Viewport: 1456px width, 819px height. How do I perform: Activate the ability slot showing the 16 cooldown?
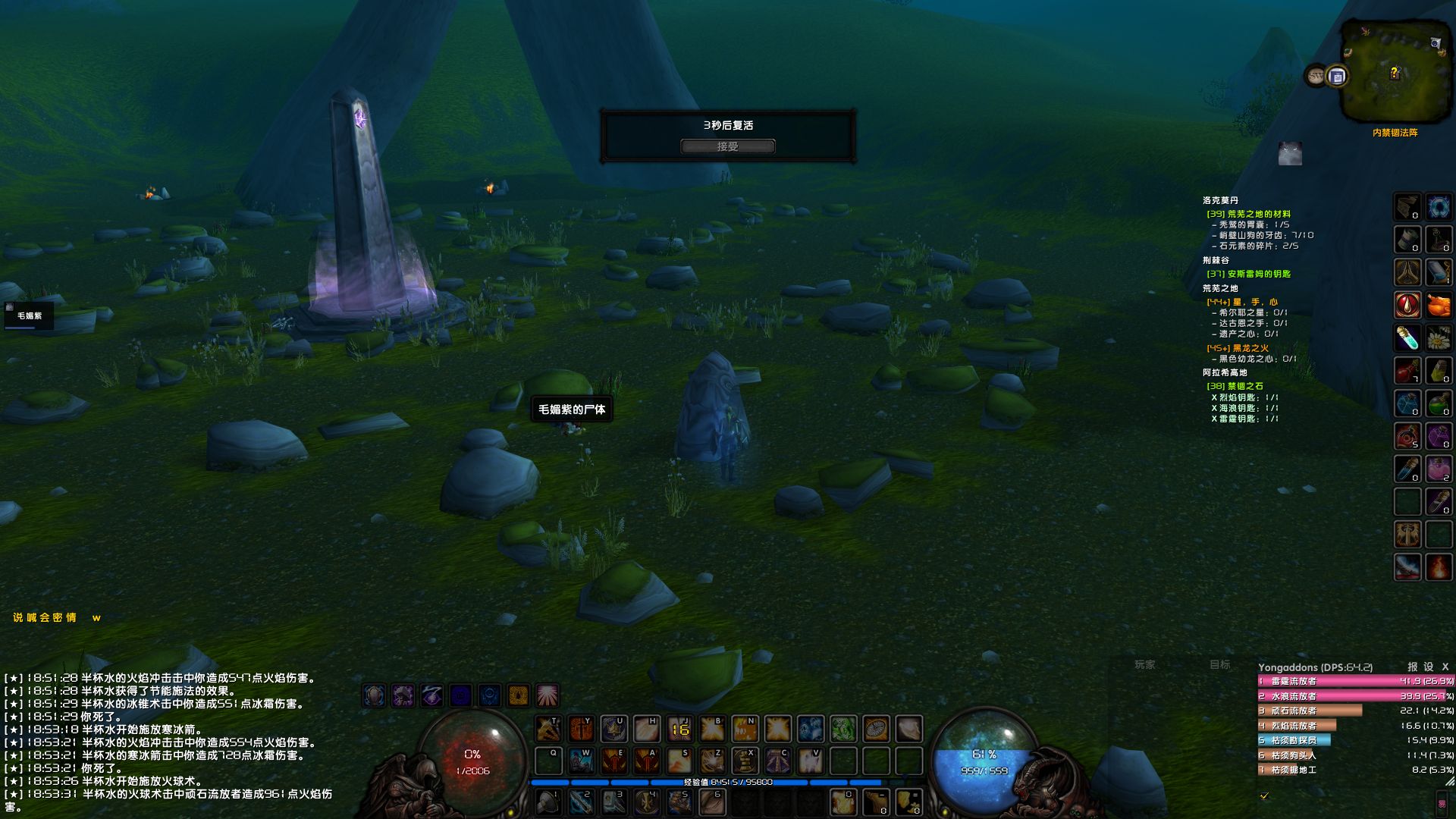[680, 730]
